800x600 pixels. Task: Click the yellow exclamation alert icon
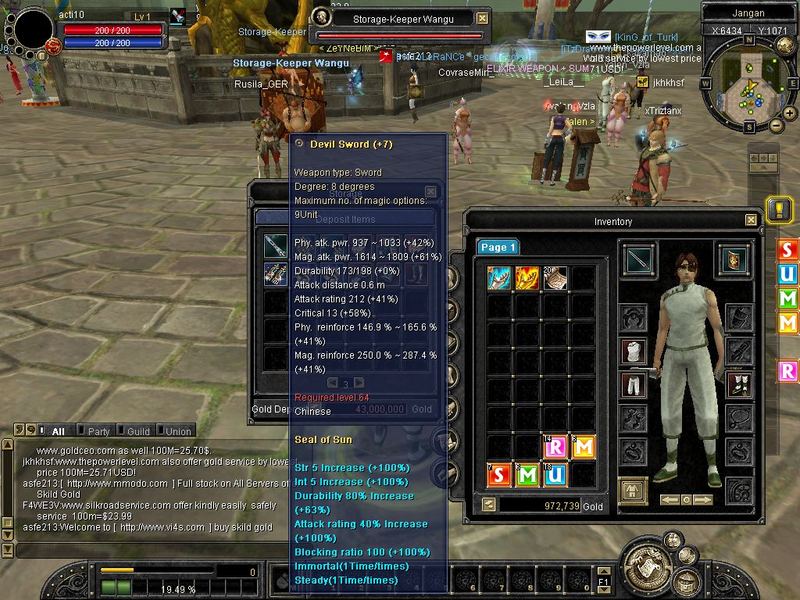coord(780,209)
